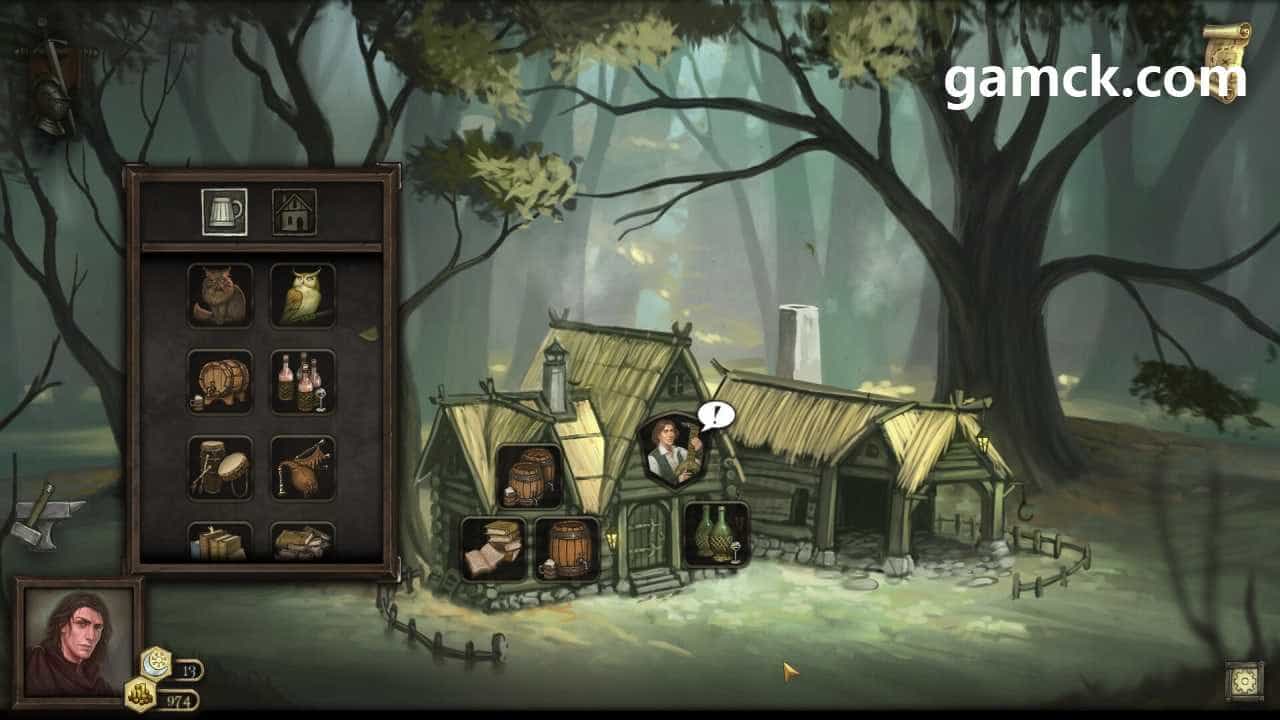Image resolution: width=1280 pixels, height=720 pixels.
Task: Open the house tab in the panel
Action: pos(294,212)
